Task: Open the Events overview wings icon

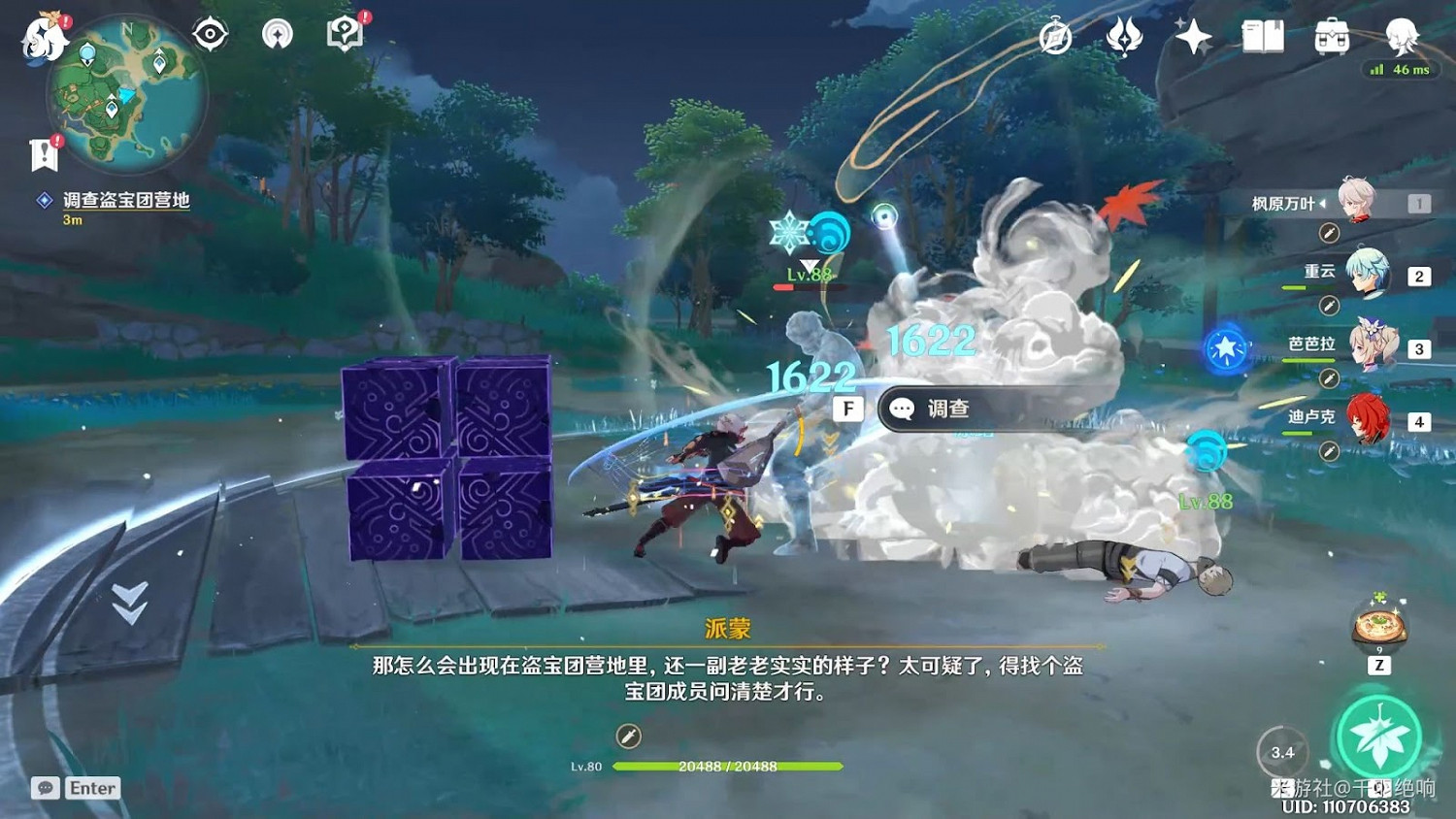Action: pos(1124,37)
